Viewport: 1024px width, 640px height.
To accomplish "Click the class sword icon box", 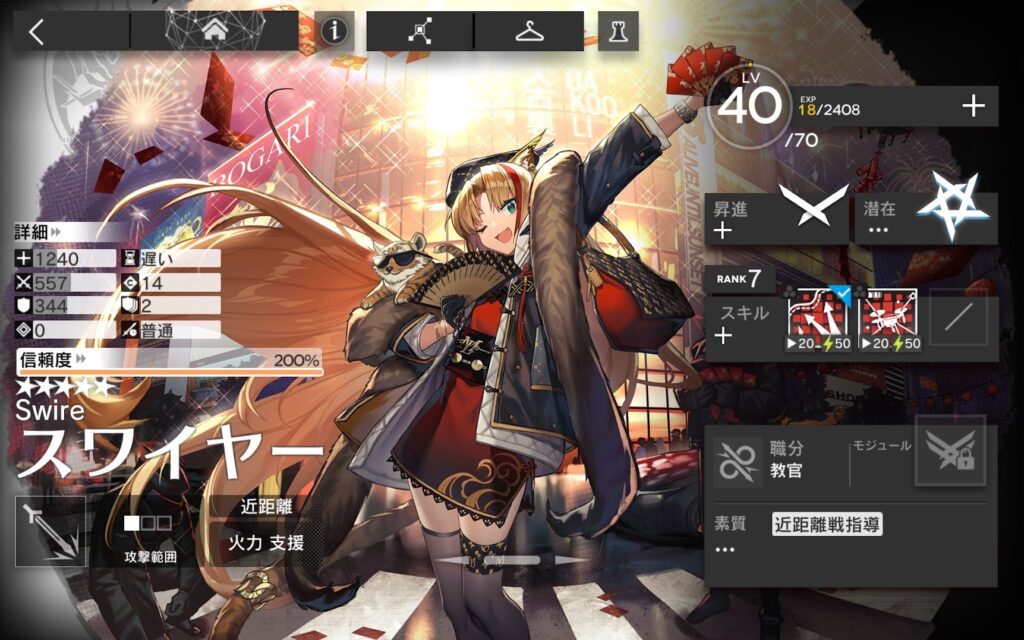I will (x=51, y=530).
